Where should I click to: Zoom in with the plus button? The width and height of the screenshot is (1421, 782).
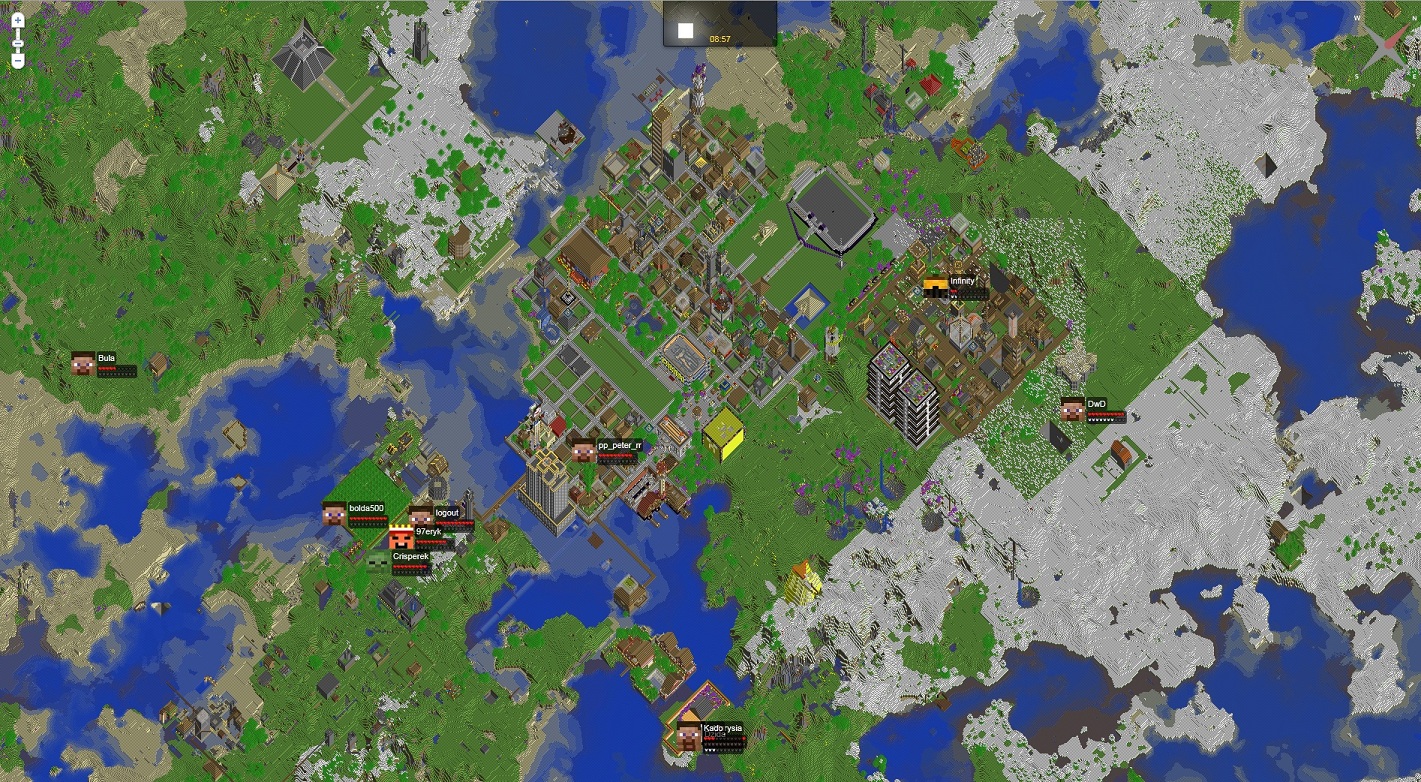tap(18, 19)
